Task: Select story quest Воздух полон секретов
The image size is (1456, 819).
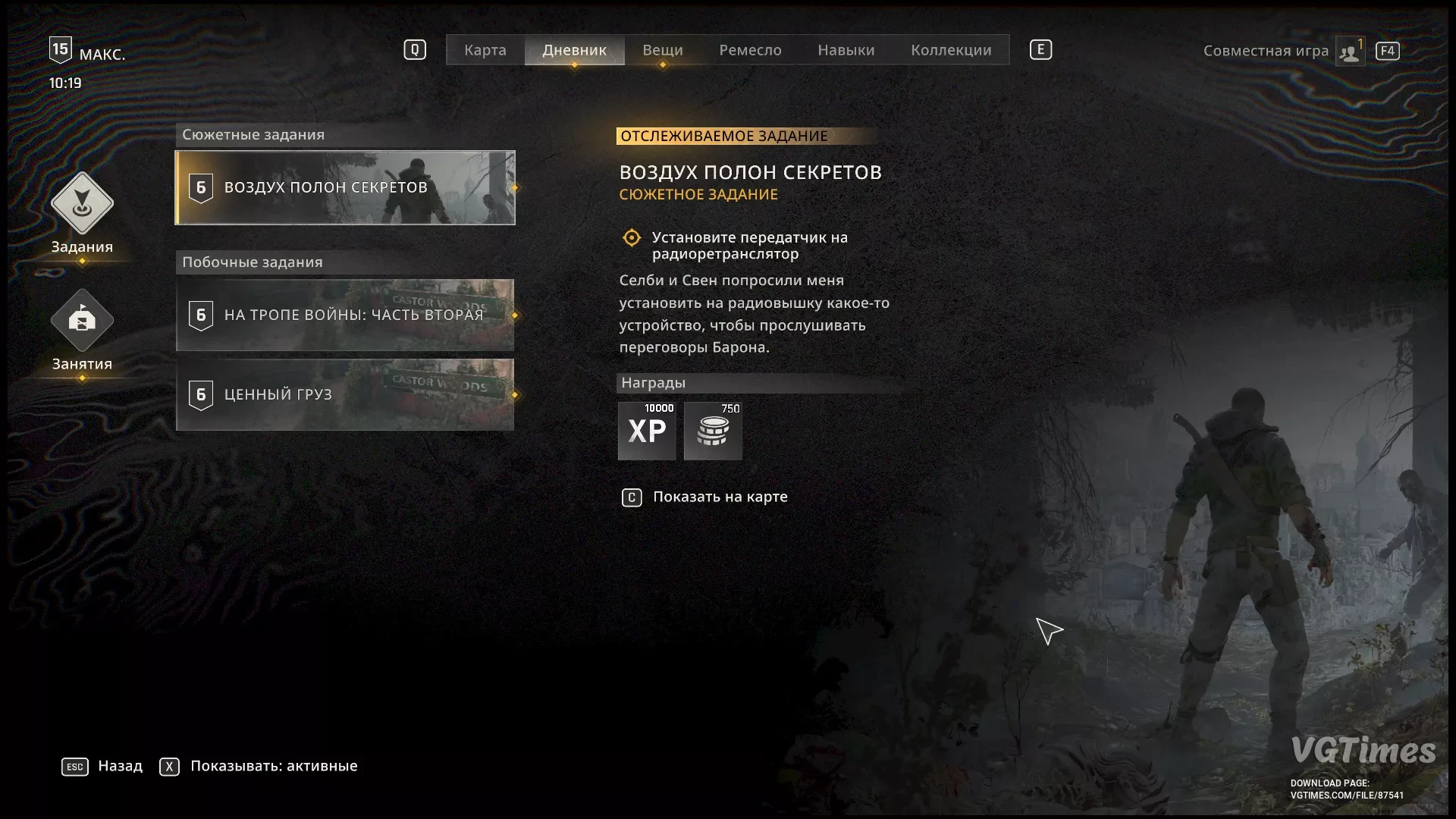Action: 345,187
